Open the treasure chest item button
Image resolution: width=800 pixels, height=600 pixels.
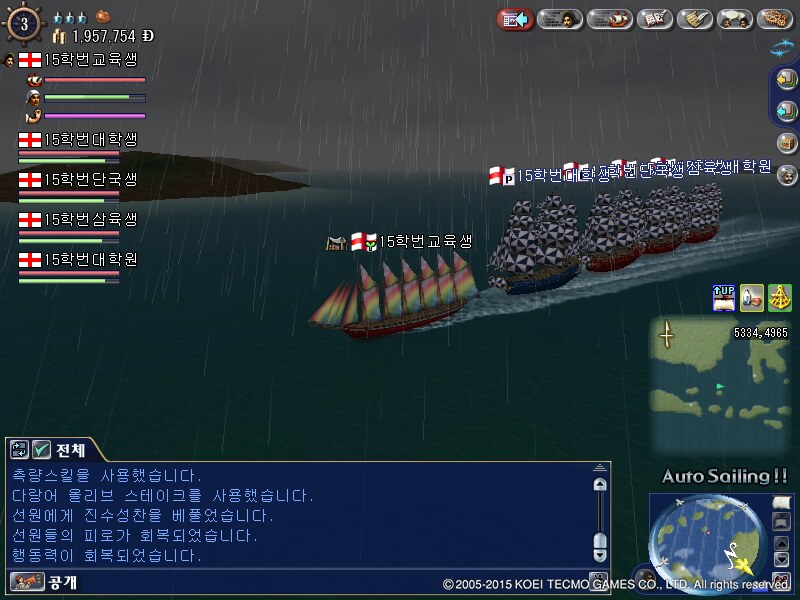click(x=786, y=144)
